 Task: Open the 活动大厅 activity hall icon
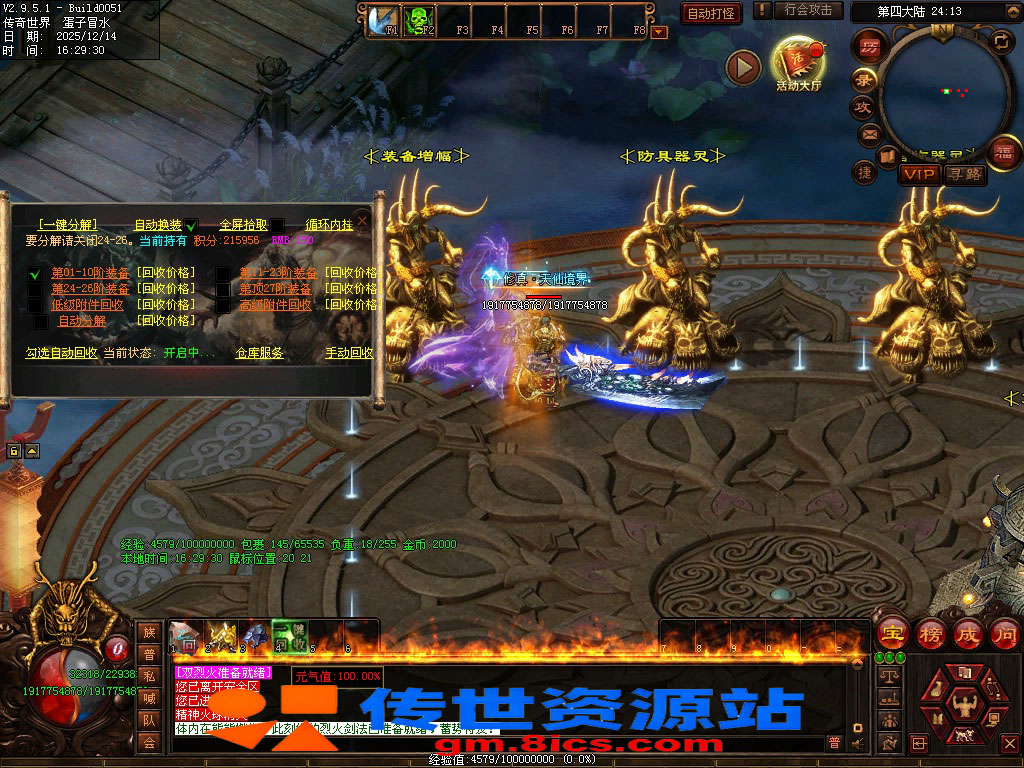(x=798, y=64)
